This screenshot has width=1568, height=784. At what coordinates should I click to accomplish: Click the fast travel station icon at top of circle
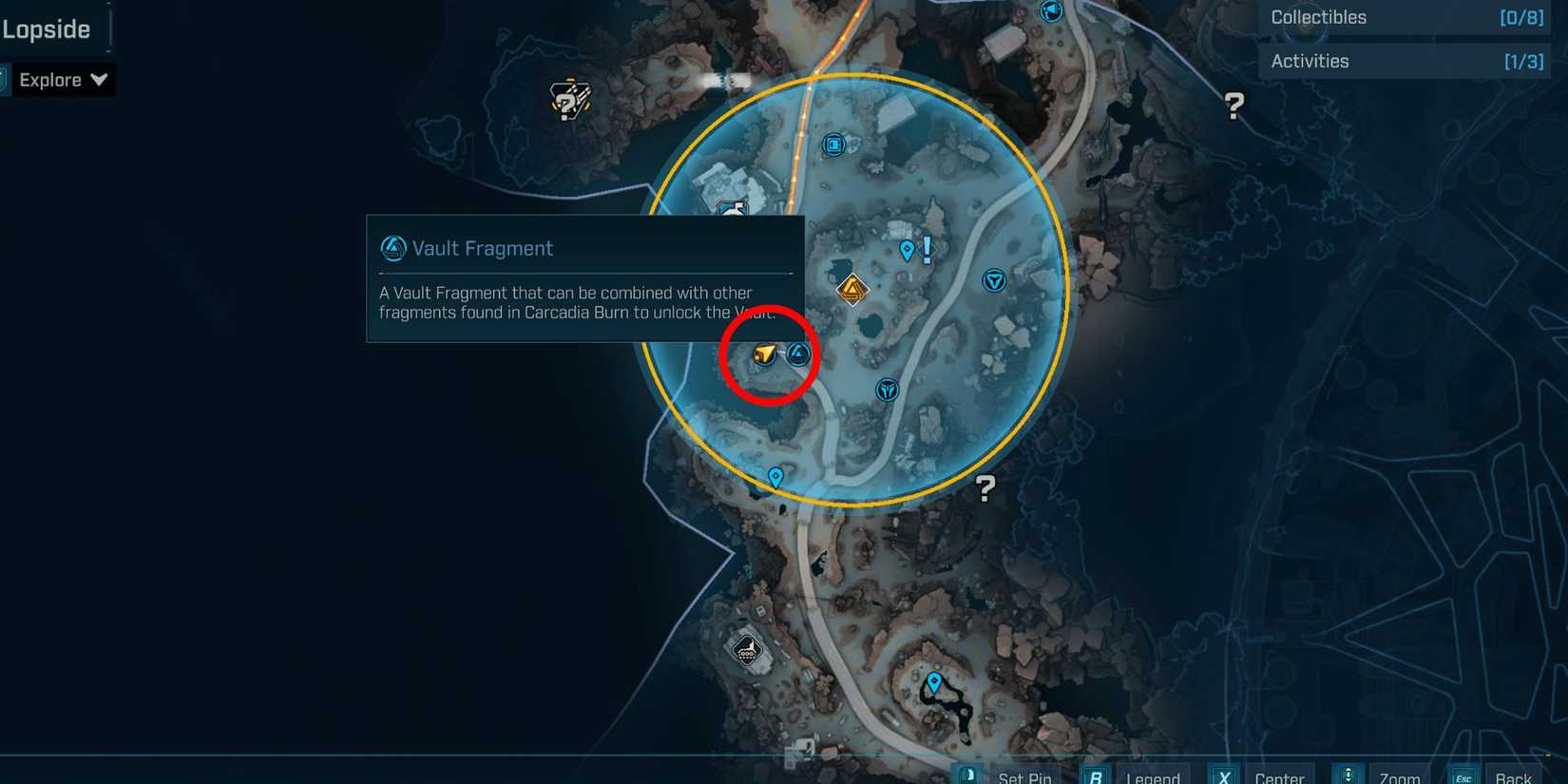click(x=832, y=144)
